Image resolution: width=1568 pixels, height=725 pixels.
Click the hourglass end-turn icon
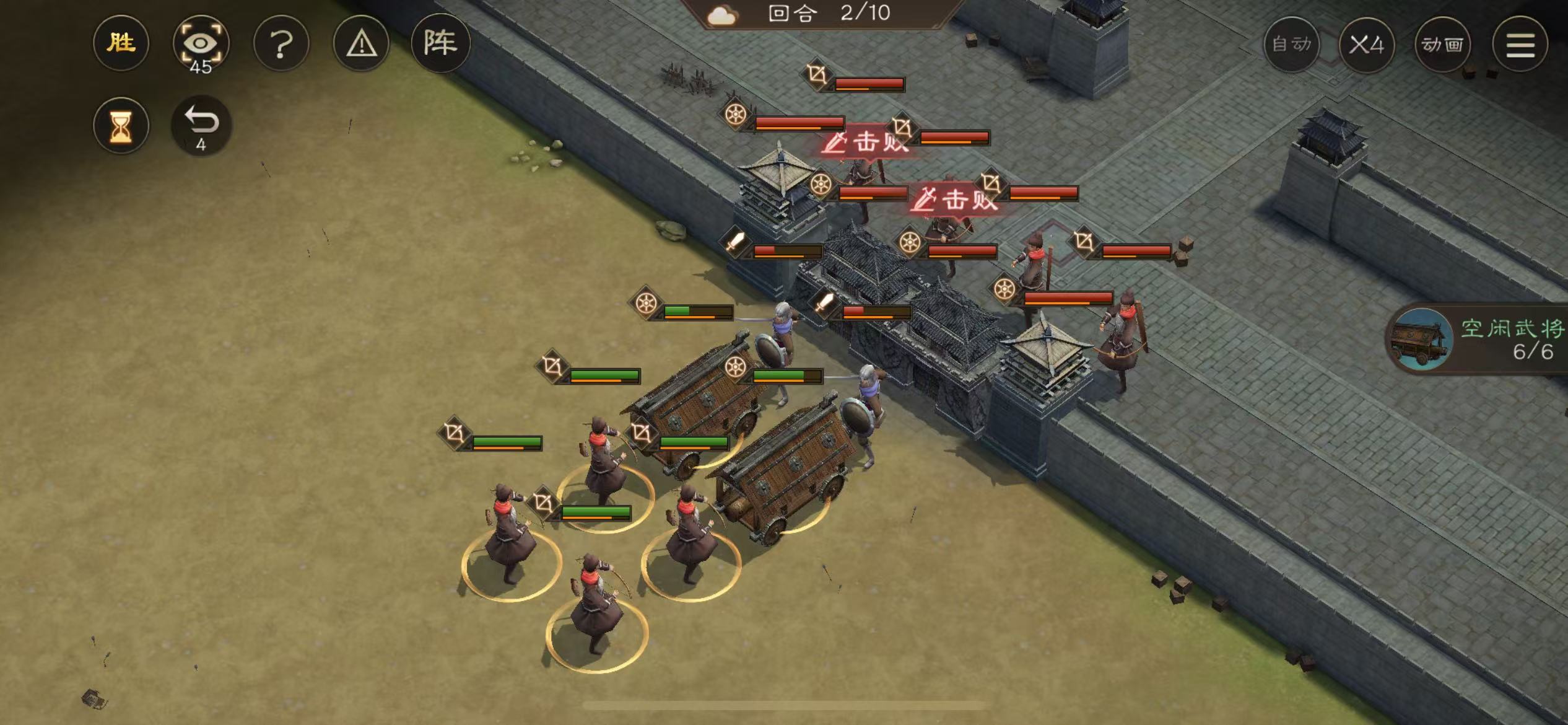[x=121, y=125]
